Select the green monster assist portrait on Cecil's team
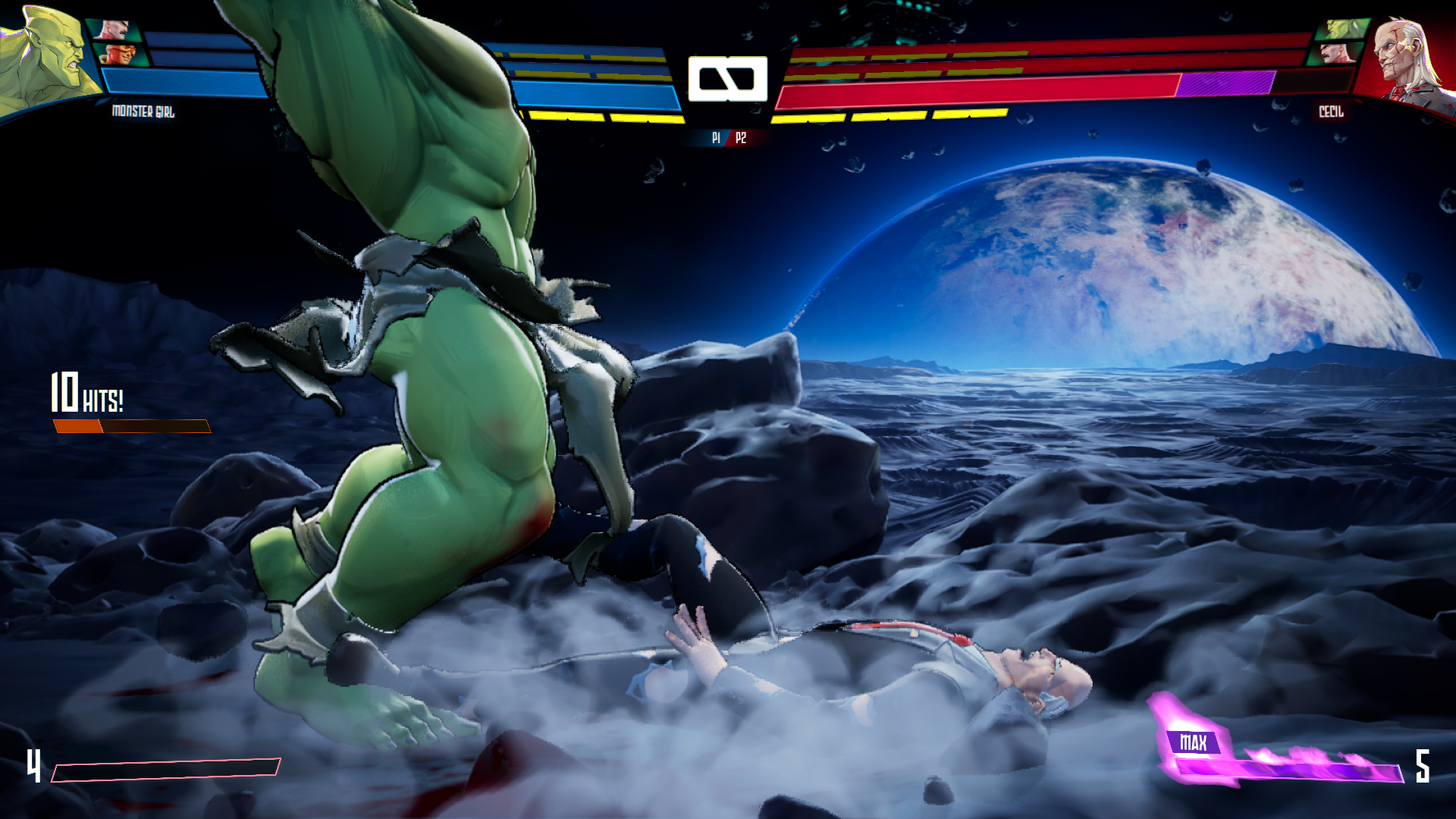The height and width of the screenshot is (819, 1456). pyautogui.click(x=1344, y=30)
